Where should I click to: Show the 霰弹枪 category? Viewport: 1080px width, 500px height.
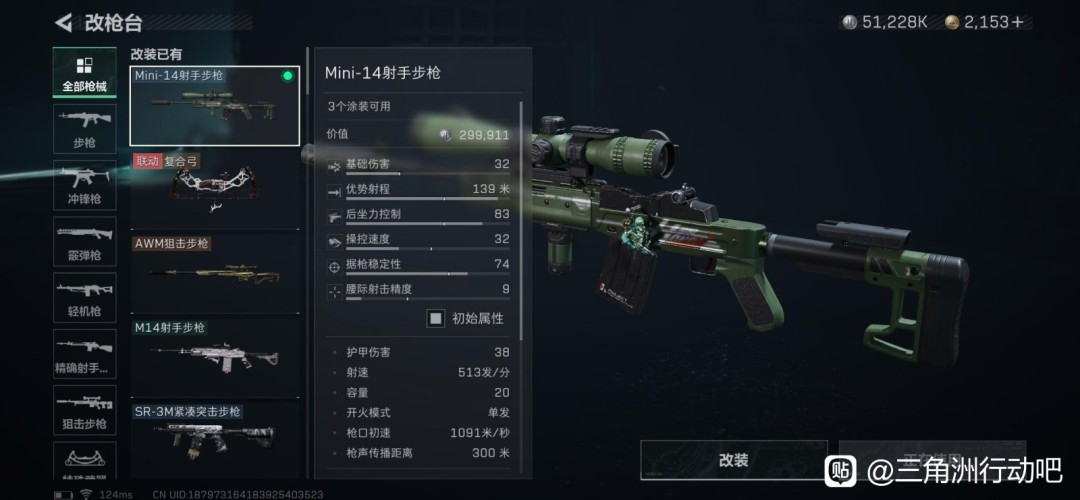[84, 241]
